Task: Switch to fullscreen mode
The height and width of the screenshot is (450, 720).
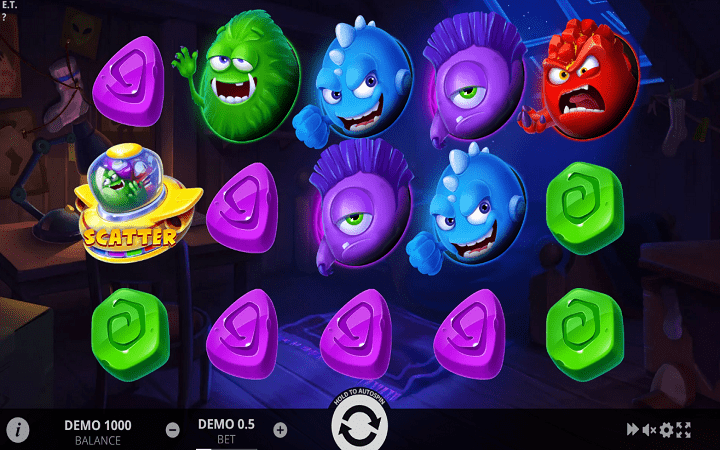Action: pyautogui.click(x=684, y=430)
